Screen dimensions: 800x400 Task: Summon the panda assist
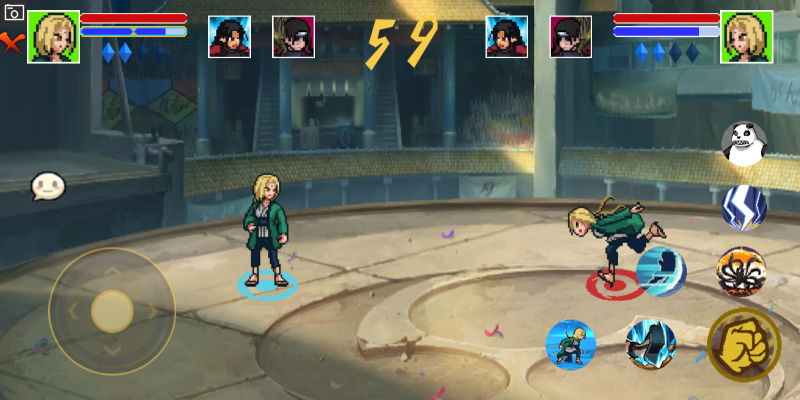click(x=743, y=144)
